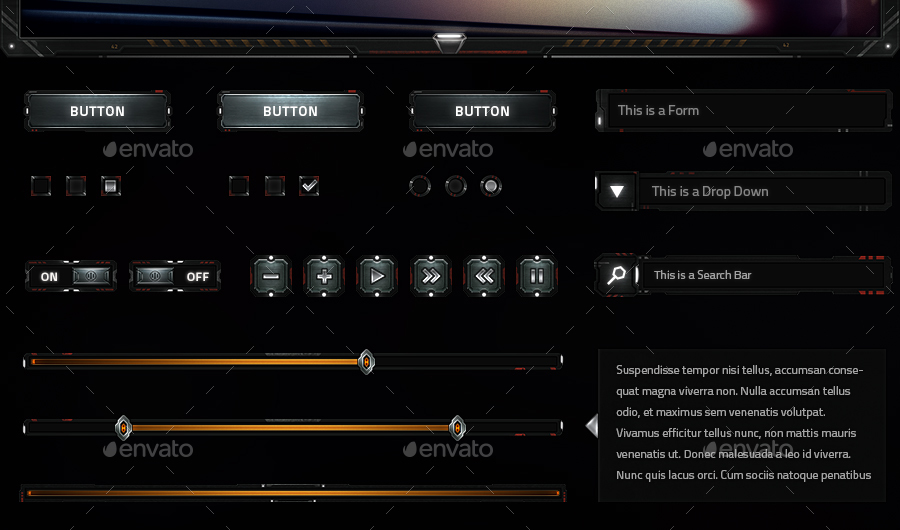The width and height of the screenshot is (900, 530).
Task: Click the left handle of the range slider
Action: tap(123, 427)
